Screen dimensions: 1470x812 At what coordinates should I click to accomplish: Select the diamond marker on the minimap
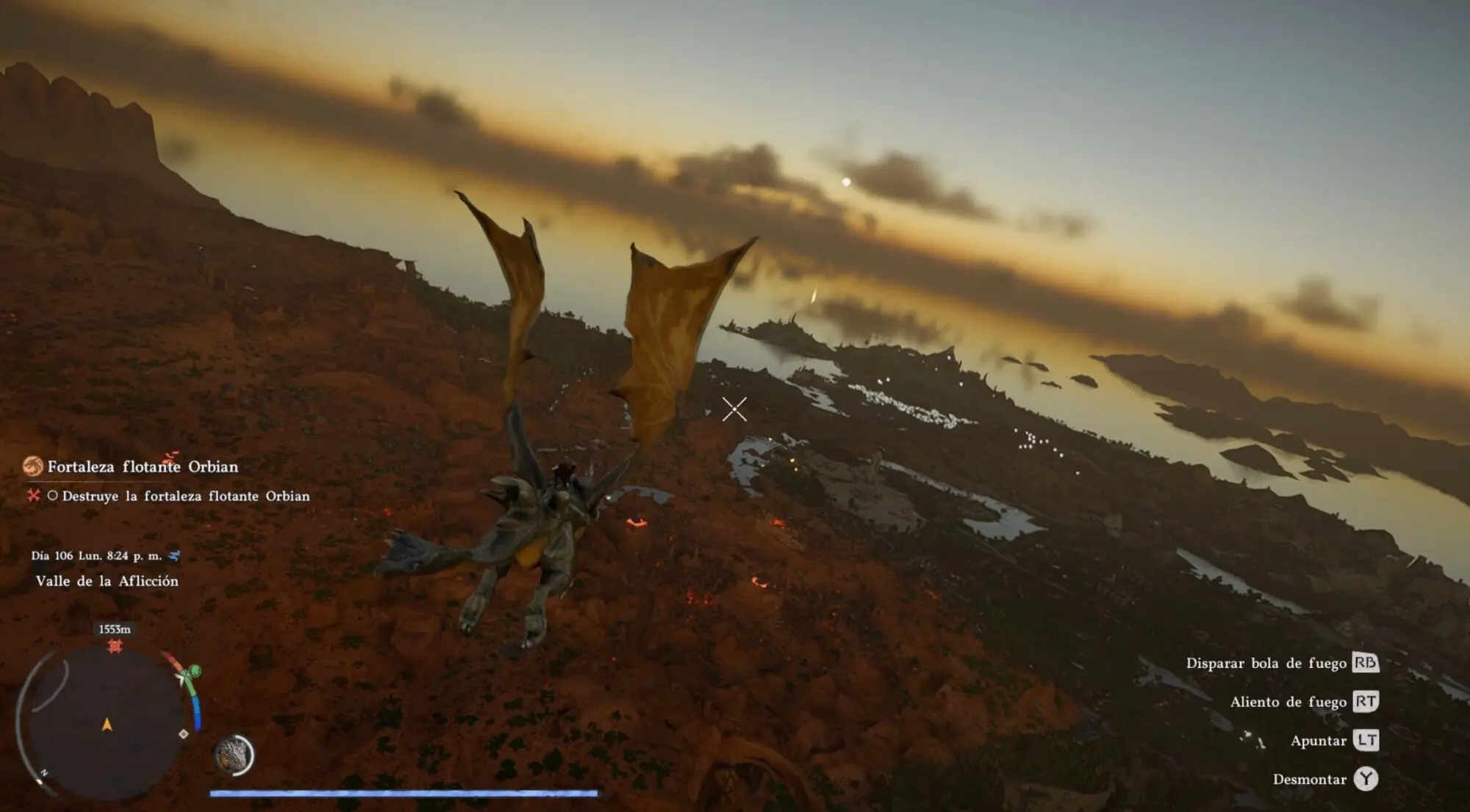click(184, 733)
